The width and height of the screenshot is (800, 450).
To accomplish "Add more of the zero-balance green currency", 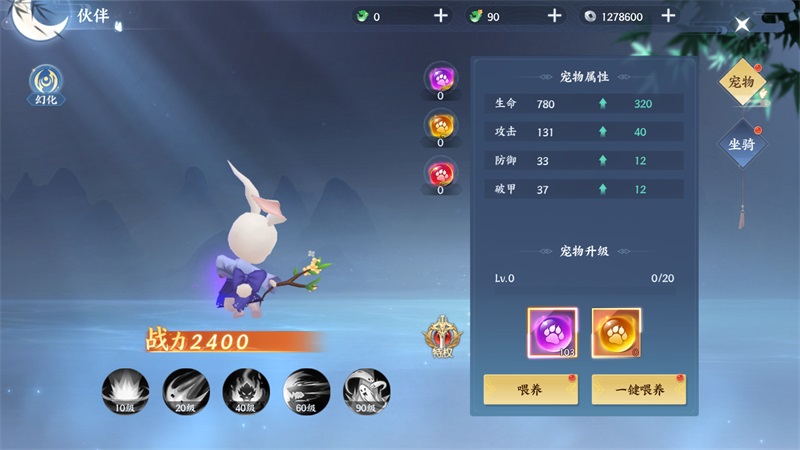I will 441,16.
